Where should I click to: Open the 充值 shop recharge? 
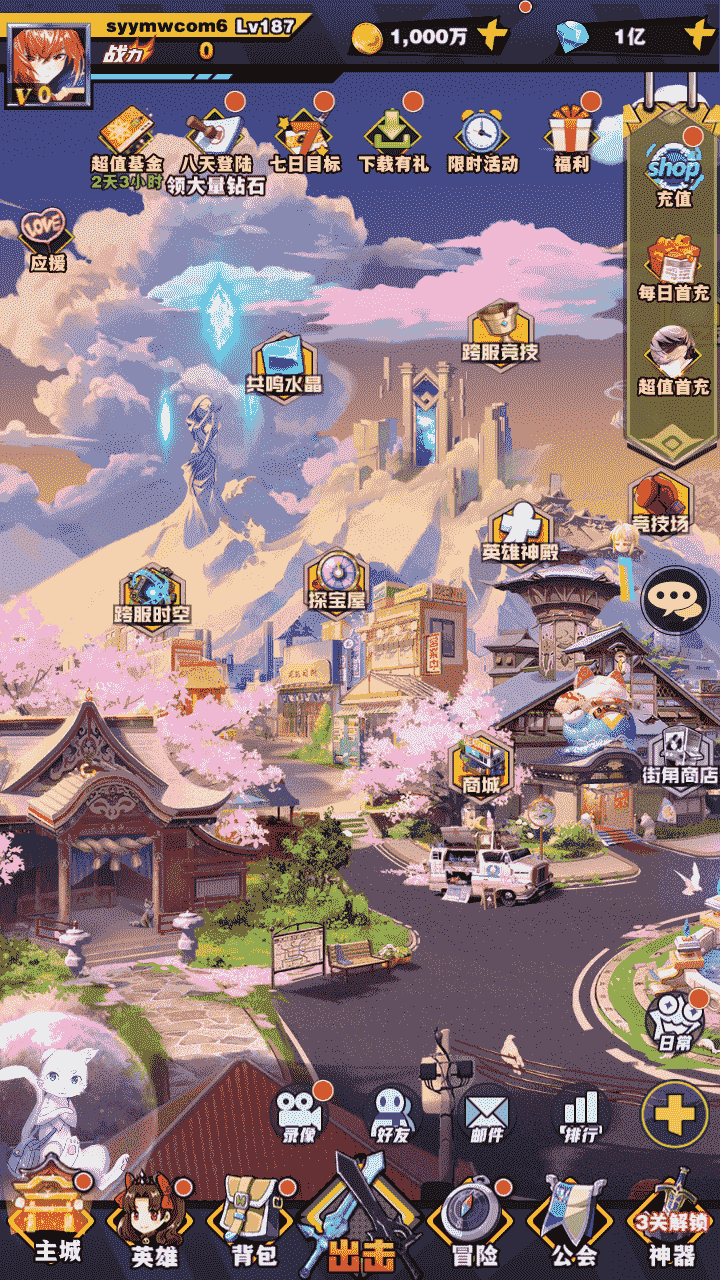tap(673, 170)
